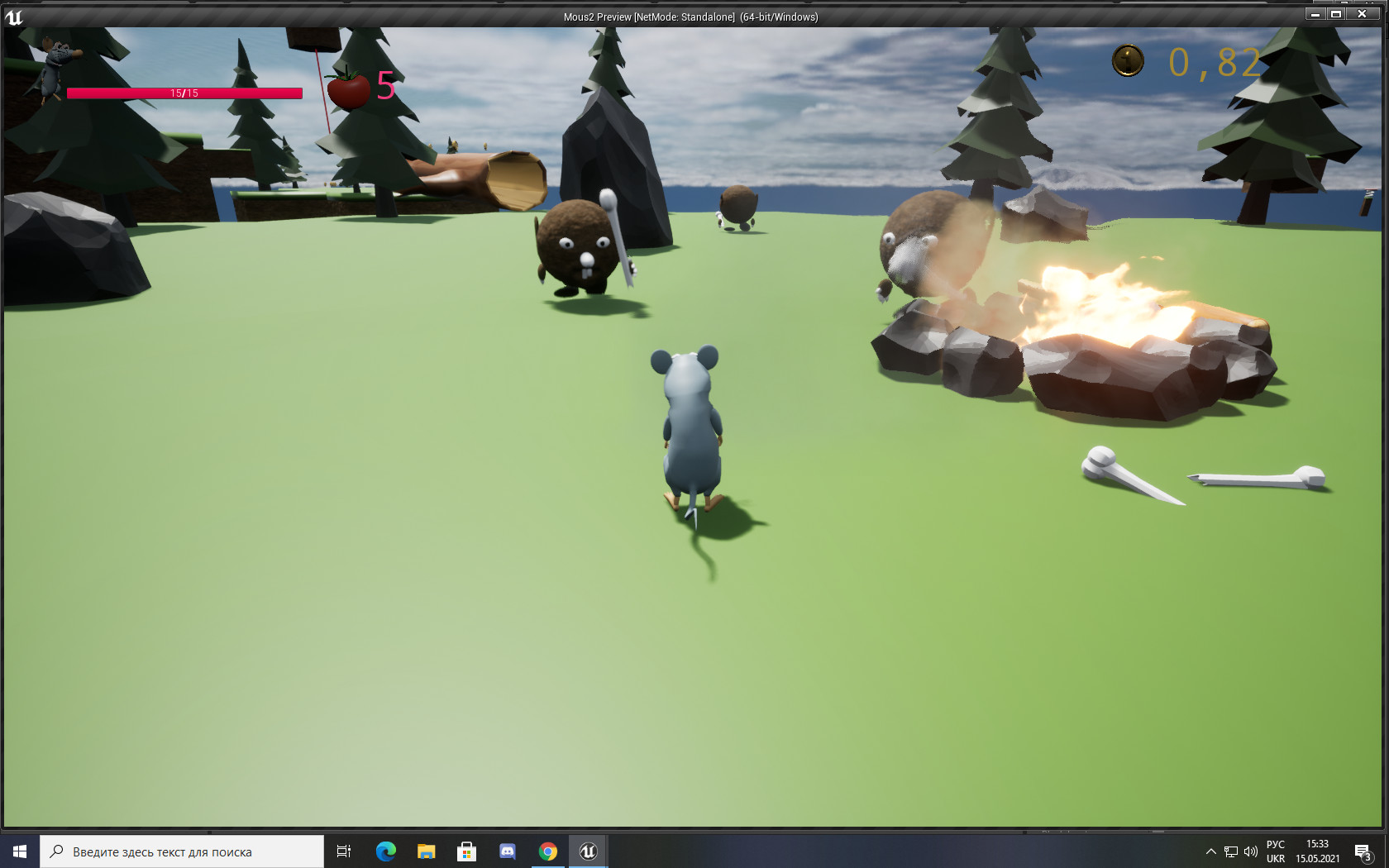This screenshot has width=1389, height=868.
Task: Open Microsoft Store from the taskbar
Action: tap(467, 851)
